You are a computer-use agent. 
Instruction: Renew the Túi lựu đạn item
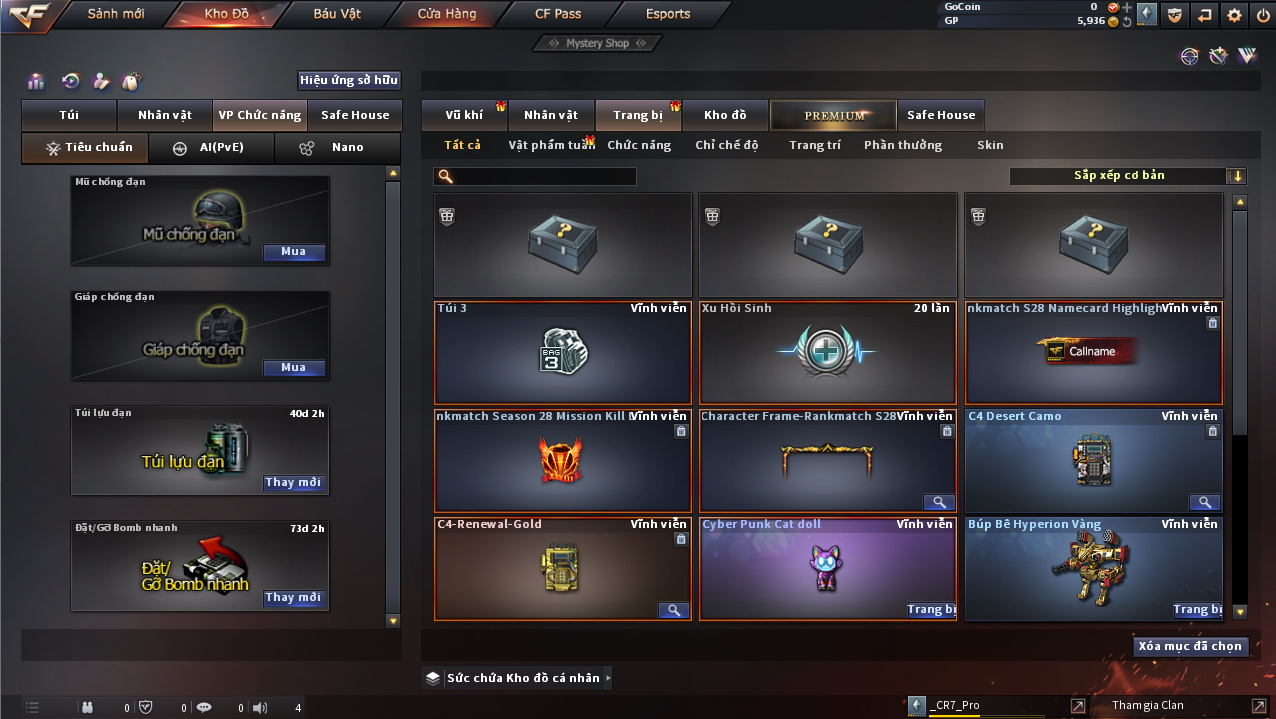pos(294,482)
